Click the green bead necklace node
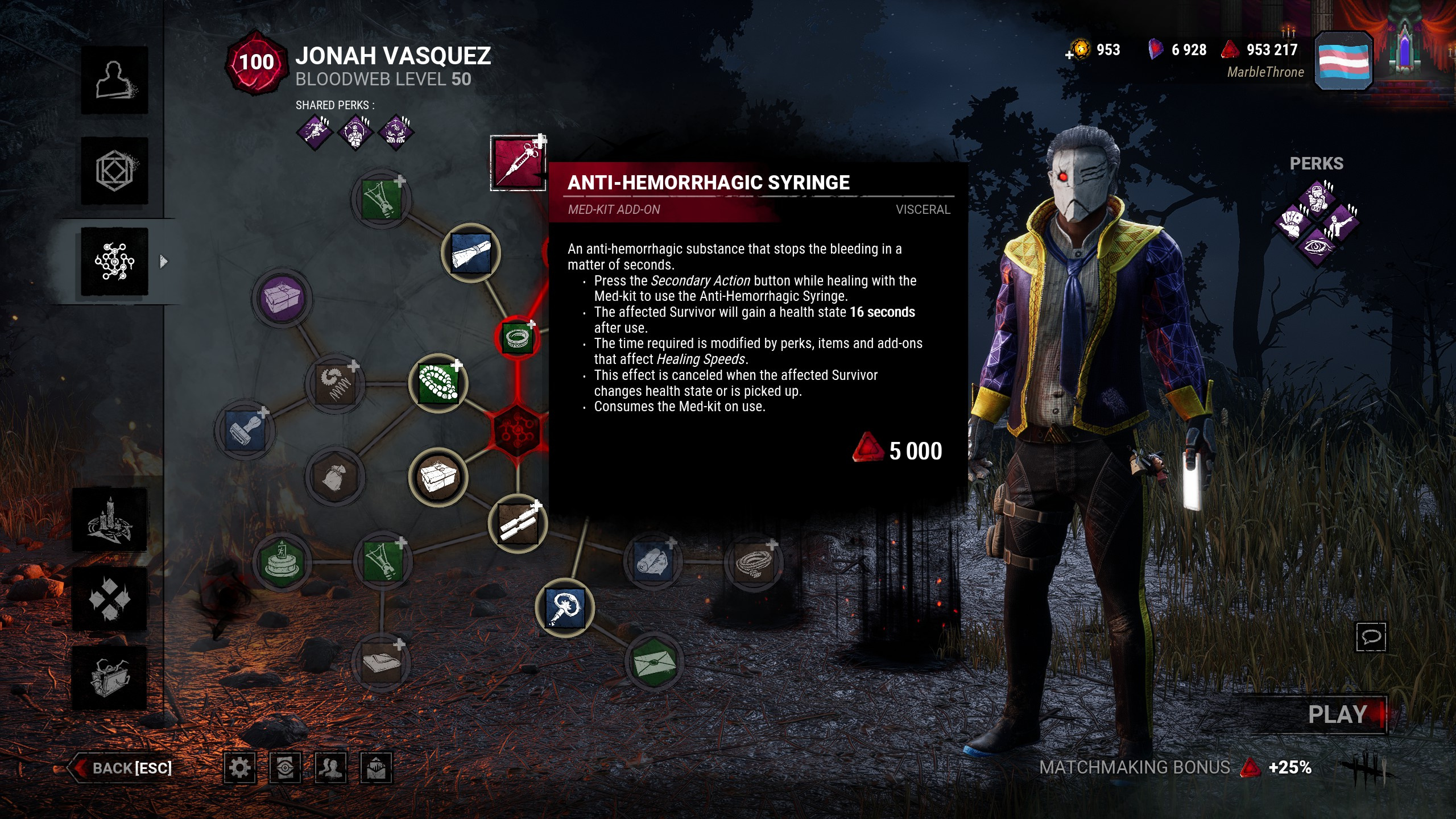1456x819 pixels. pos(438,383)
